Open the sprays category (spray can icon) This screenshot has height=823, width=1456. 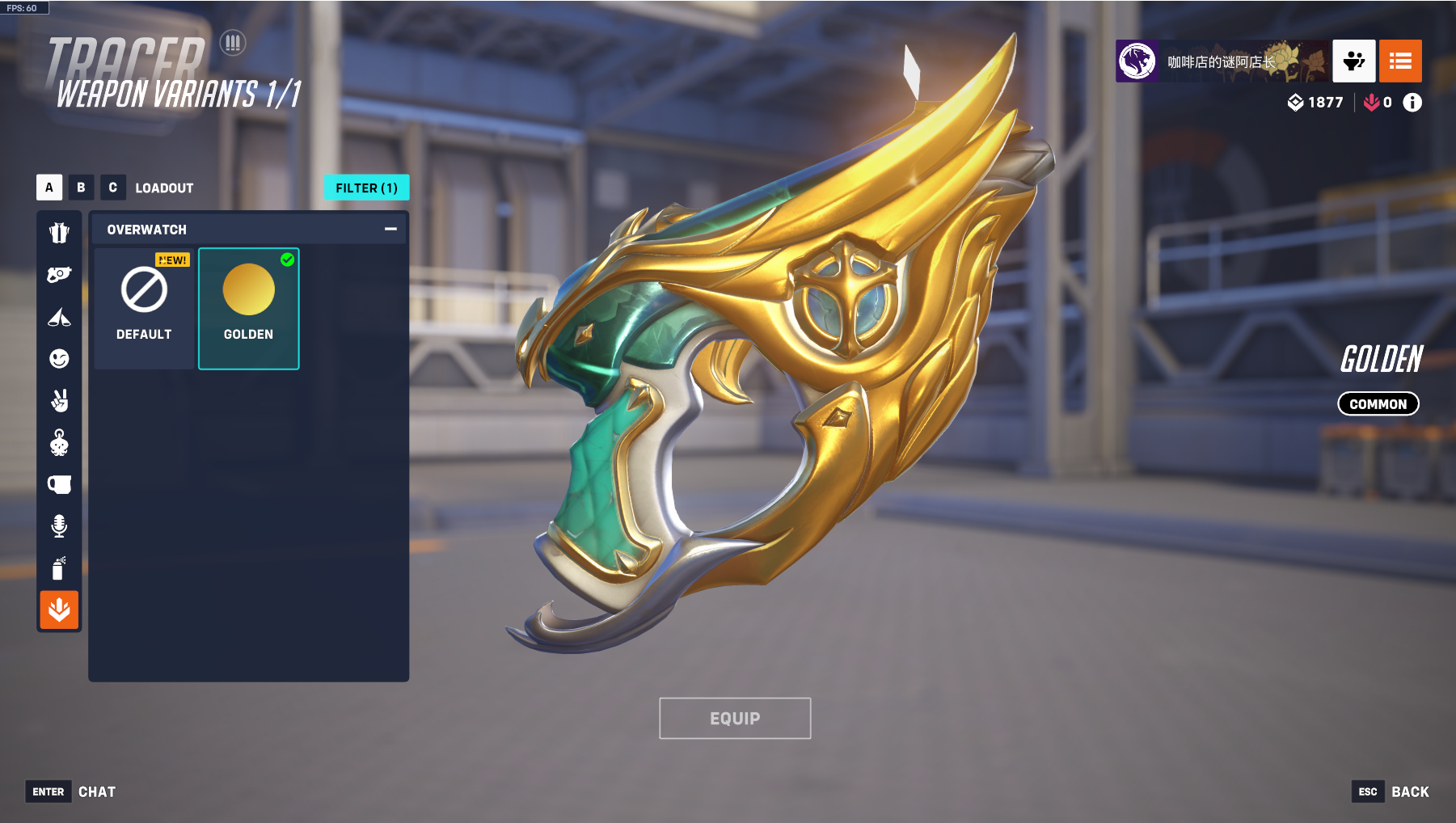pos(59,568)
